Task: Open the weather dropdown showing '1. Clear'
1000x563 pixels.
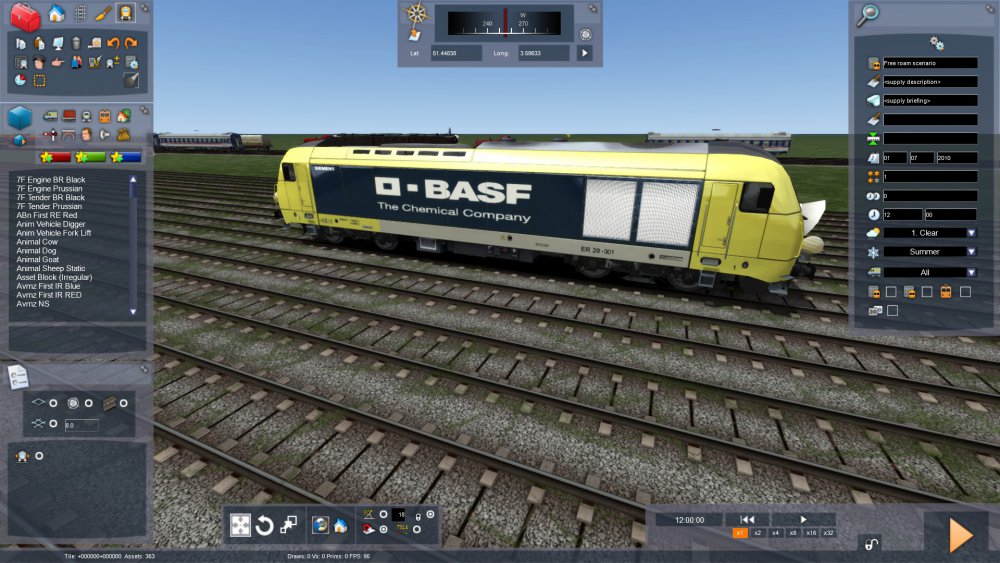Action: click(x=929, y=233)
